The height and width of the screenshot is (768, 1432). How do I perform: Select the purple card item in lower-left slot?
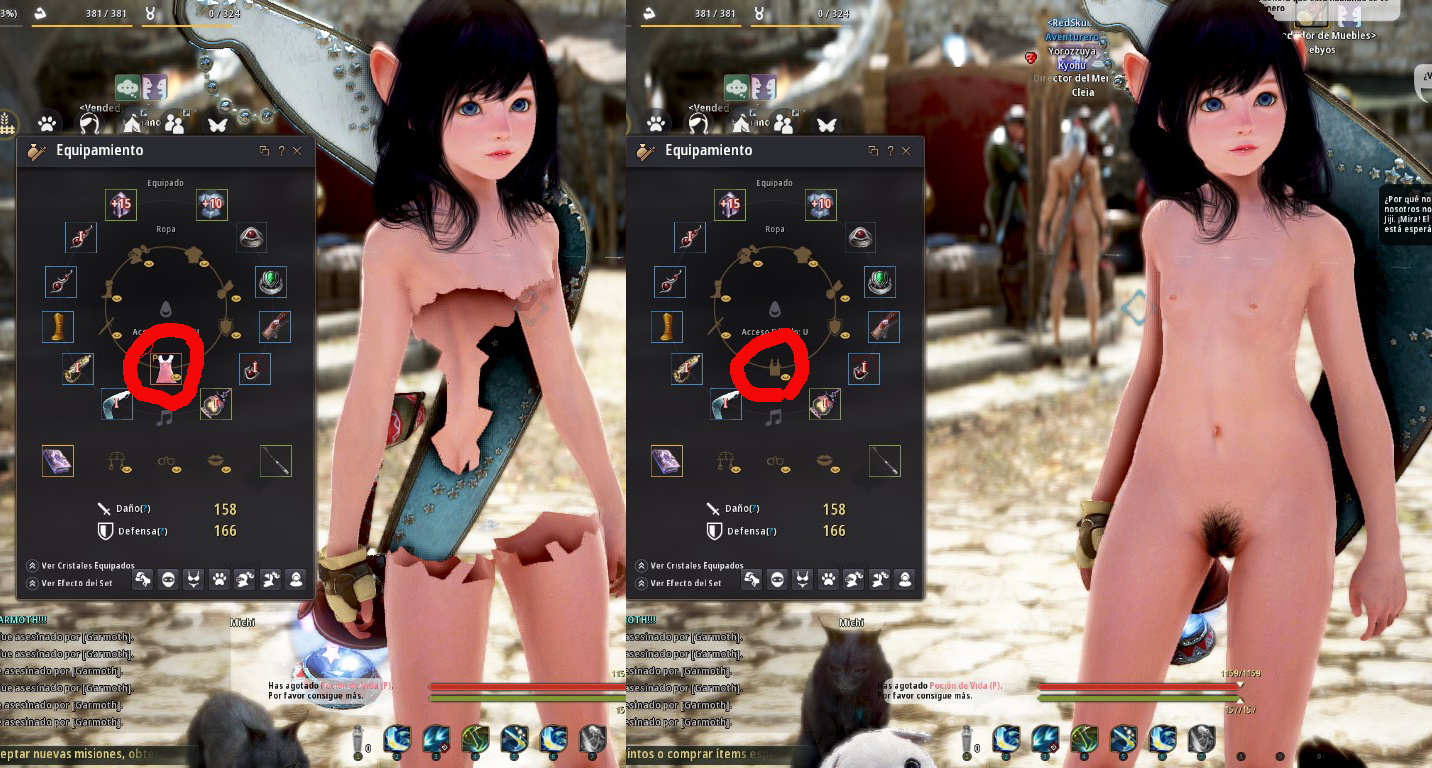click(x=57, y=460)
